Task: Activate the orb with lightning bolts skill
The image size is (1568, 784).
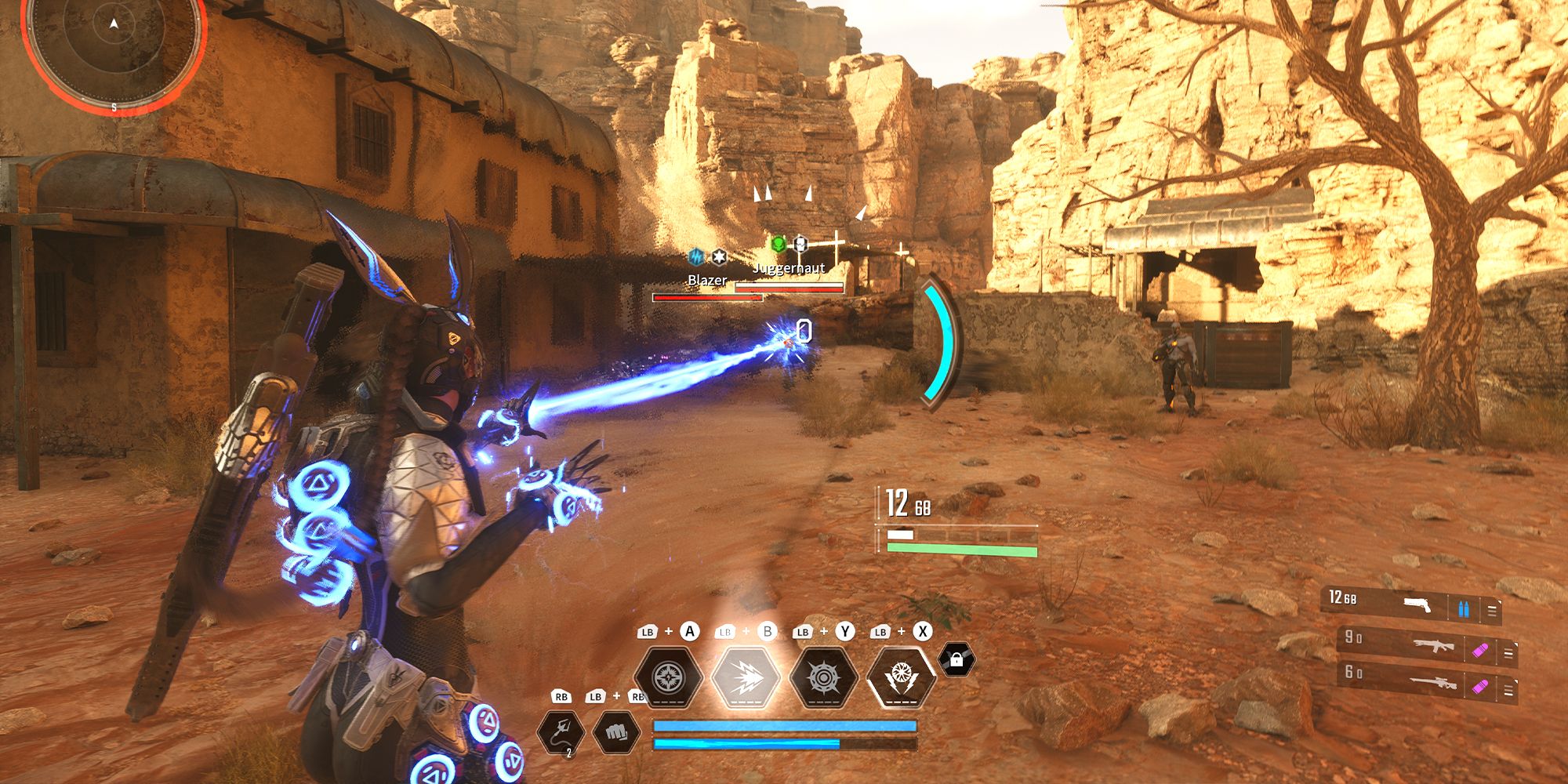Action: (901, 677)
